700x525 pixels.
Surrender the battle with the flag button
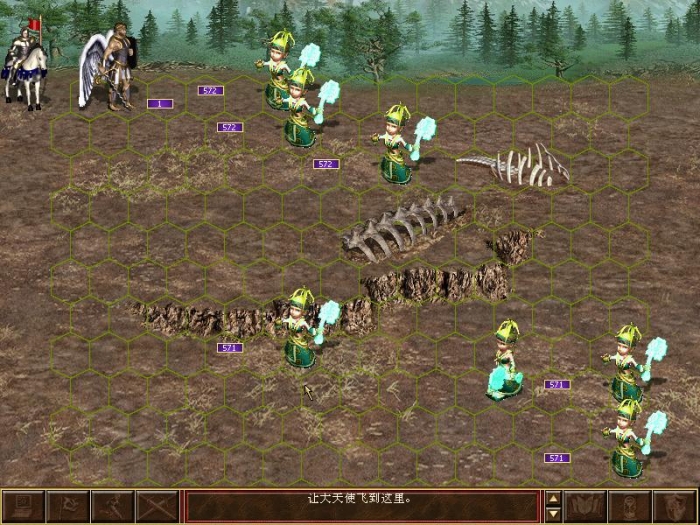click(69, 506)
